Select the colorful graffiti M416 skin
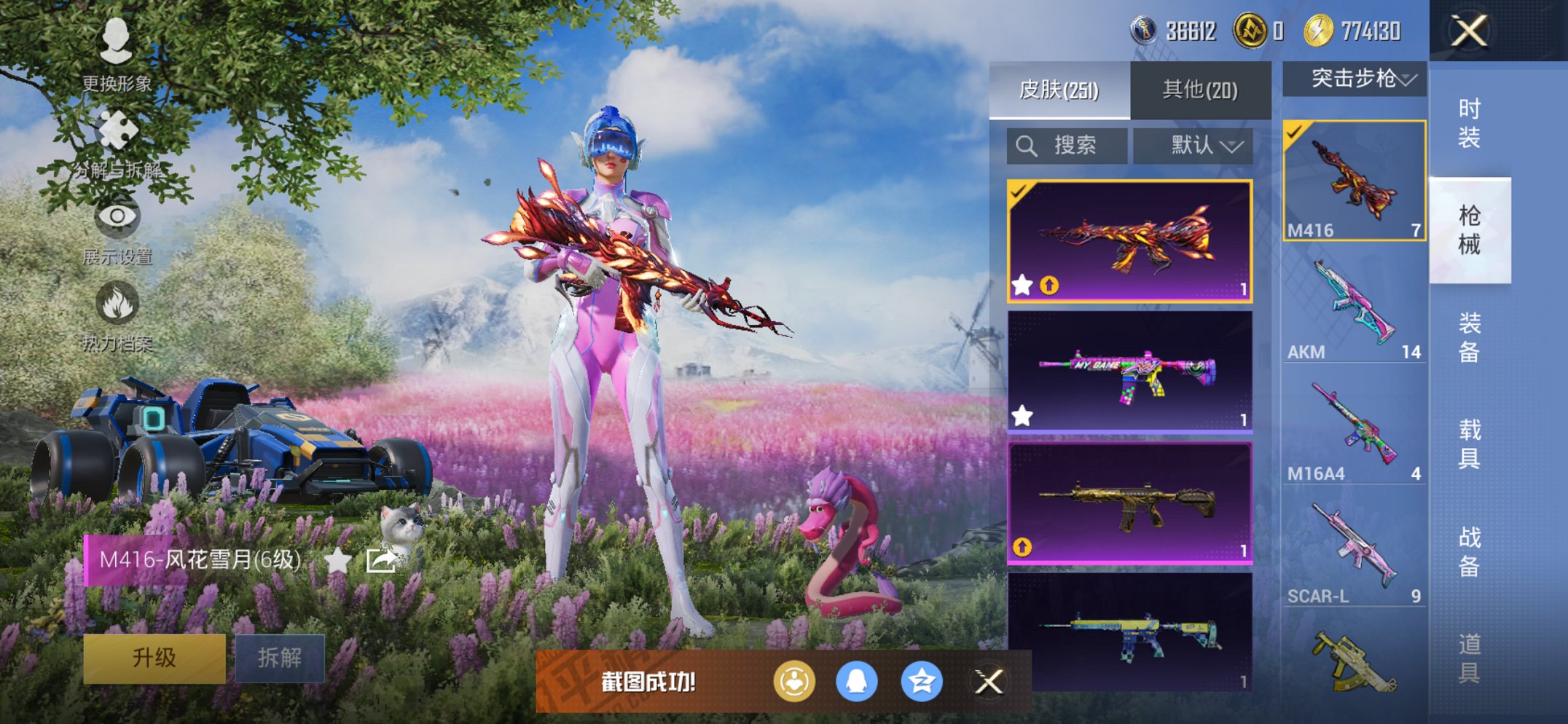1568x724 pixels. coord(1129,371)
